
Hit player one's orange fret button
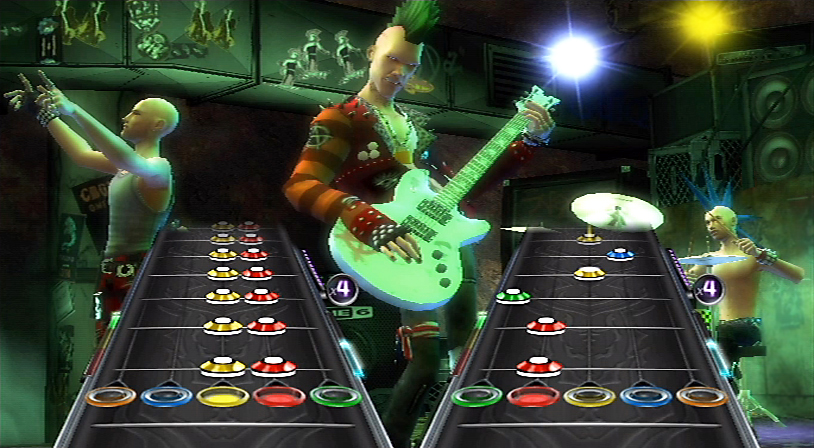110,396
